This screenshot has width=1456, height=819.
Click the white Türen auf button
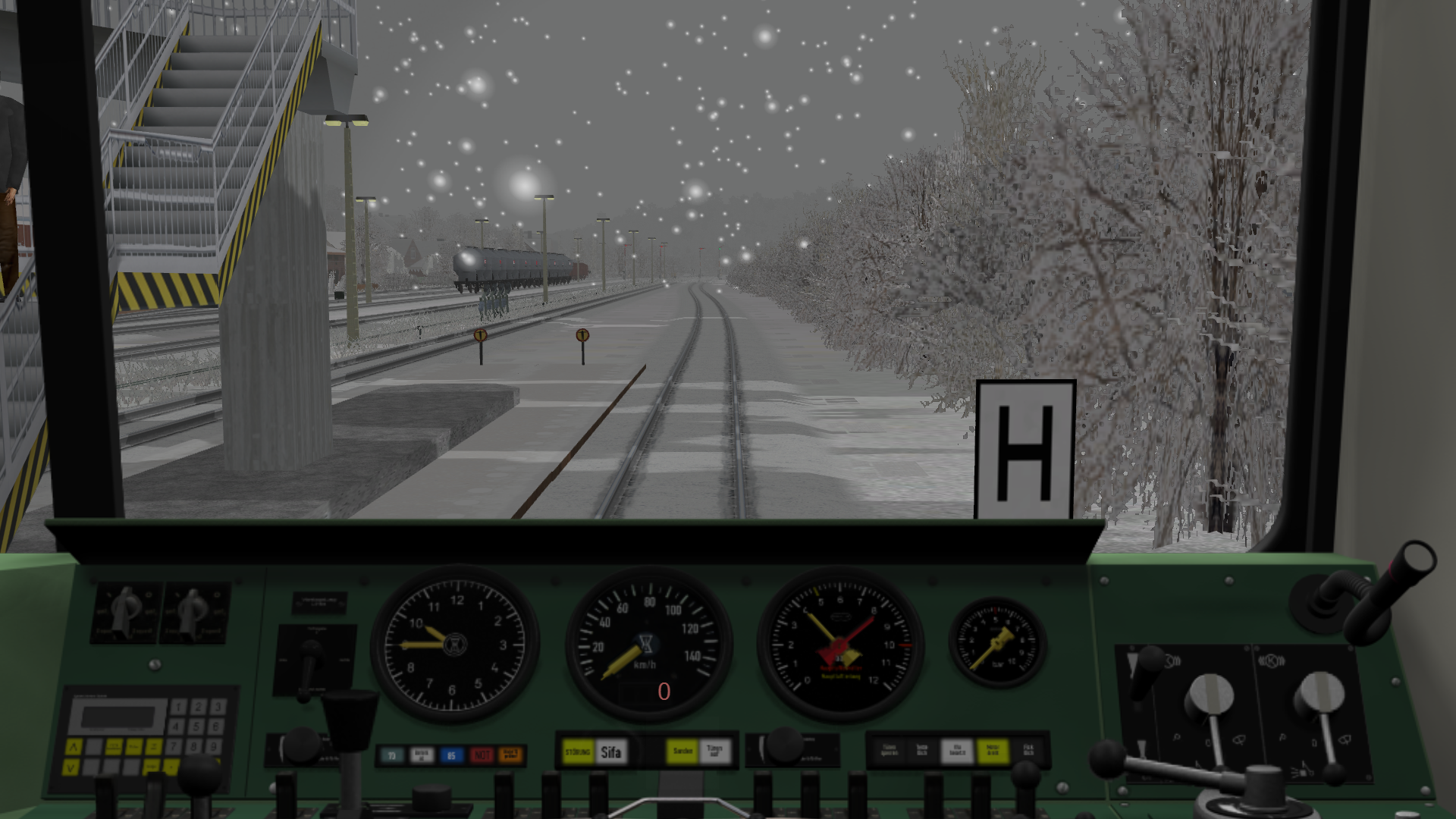[714, 751]
